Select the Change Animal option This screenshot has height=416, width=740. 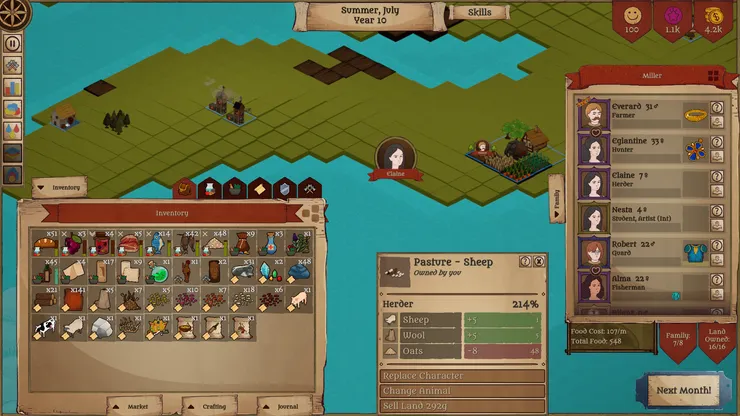tap(462, 391)
